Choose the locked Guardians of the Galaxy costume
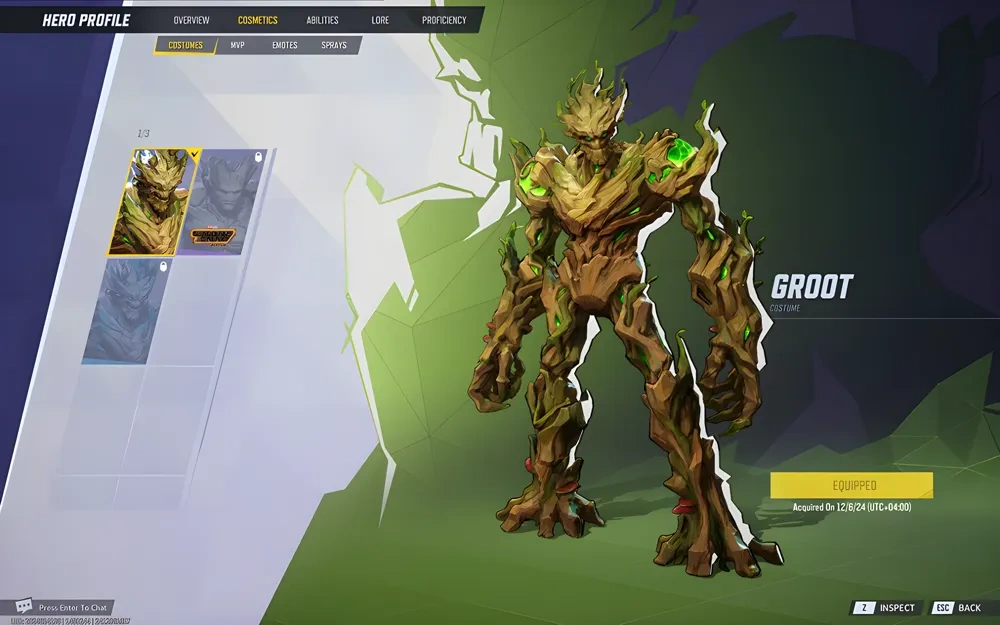This screenshot has height=625, width=1000. (x=224, y=202)
